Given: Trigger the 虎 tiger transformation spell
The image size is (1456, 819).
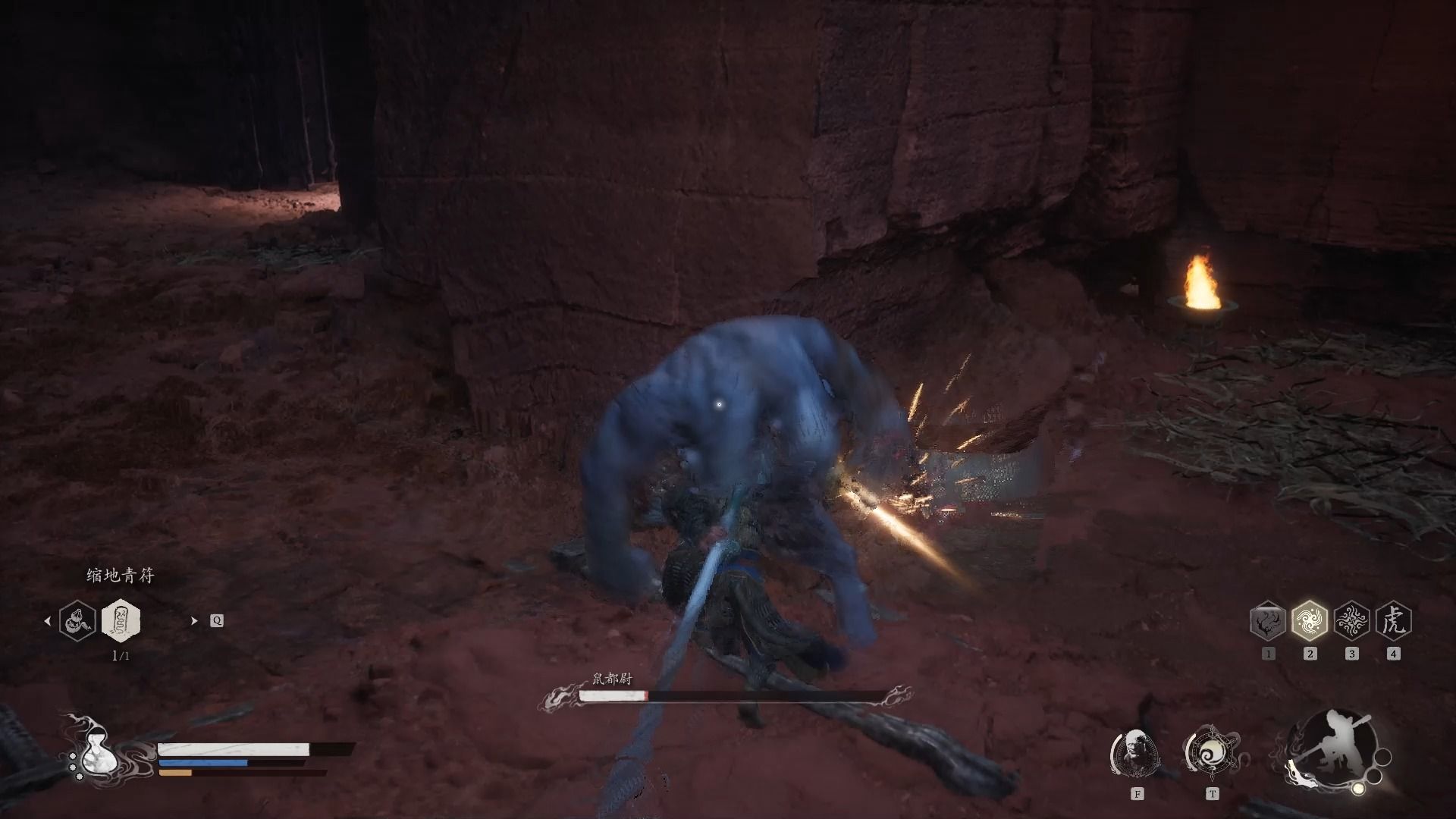Looking at the screenshot, I should coord(1393,621).
